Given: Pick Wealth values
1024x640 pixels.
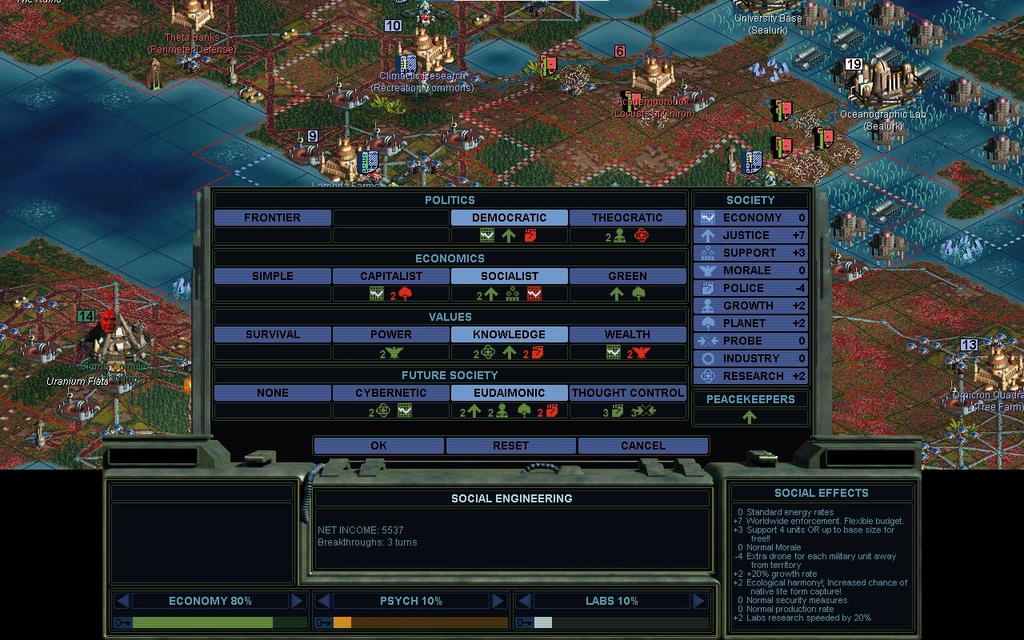Looking at the screenshot, I should 627,334.
